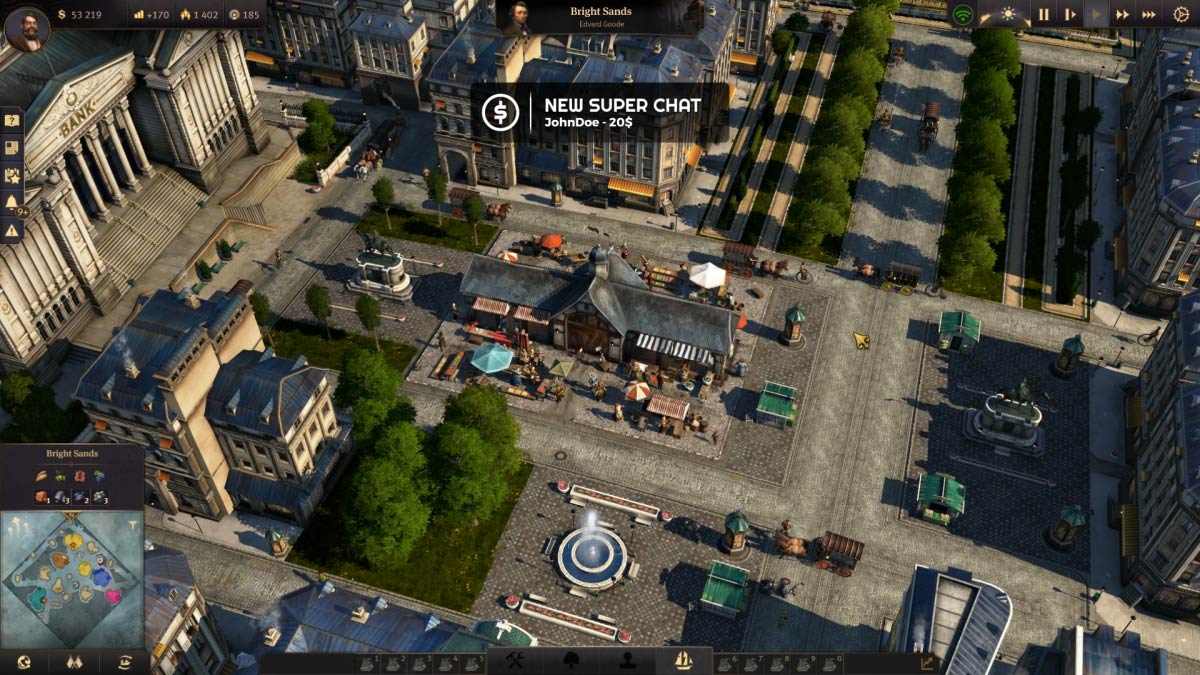Open the question mark help button

click(x=12, y=120)
